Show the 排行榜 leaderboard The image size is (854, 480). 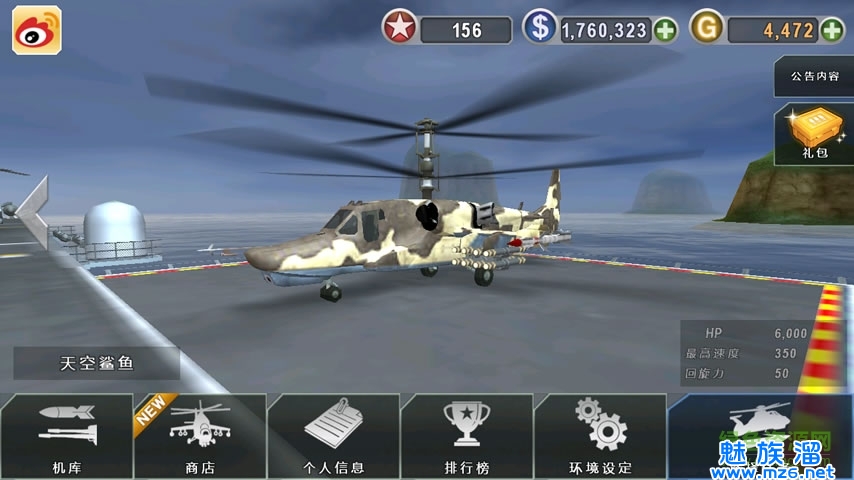(467, 436)
